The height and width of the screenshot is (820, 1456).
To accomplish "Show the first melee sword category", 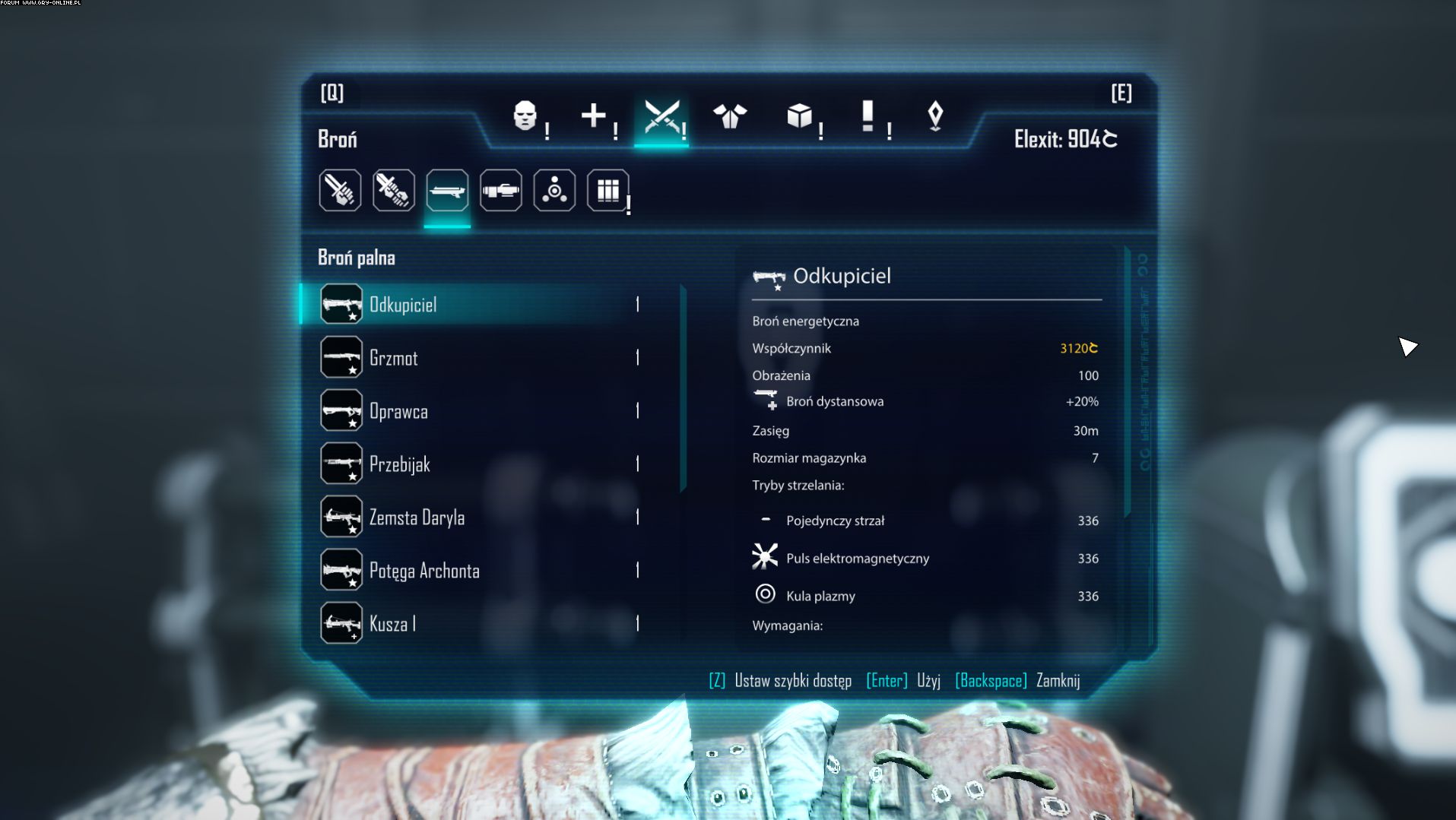I will [x=340, y=190].
